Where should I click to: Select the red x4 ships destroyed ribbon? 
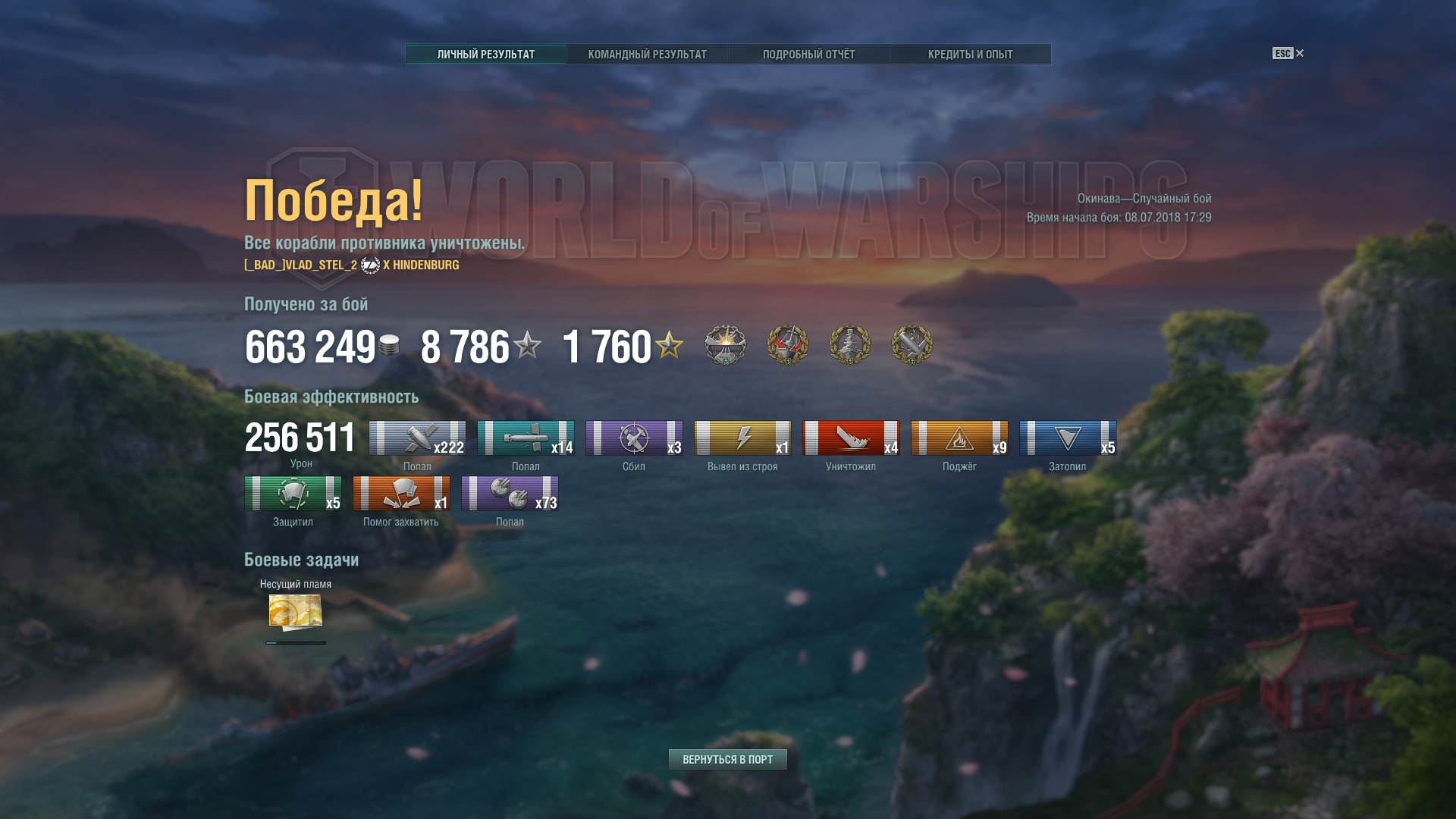point(851,438)
